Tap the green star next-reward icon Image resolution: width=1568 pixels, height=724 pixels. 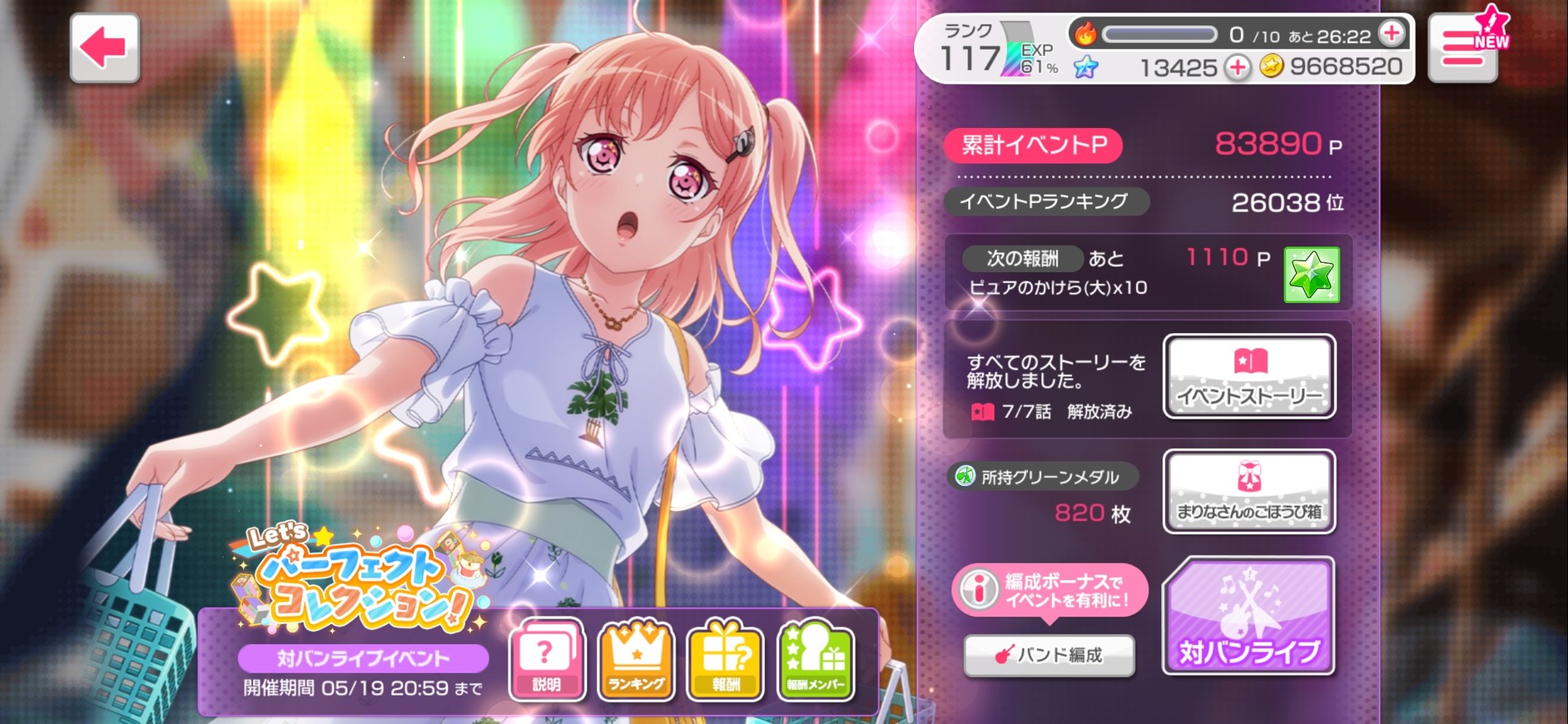click(1311, 275)
